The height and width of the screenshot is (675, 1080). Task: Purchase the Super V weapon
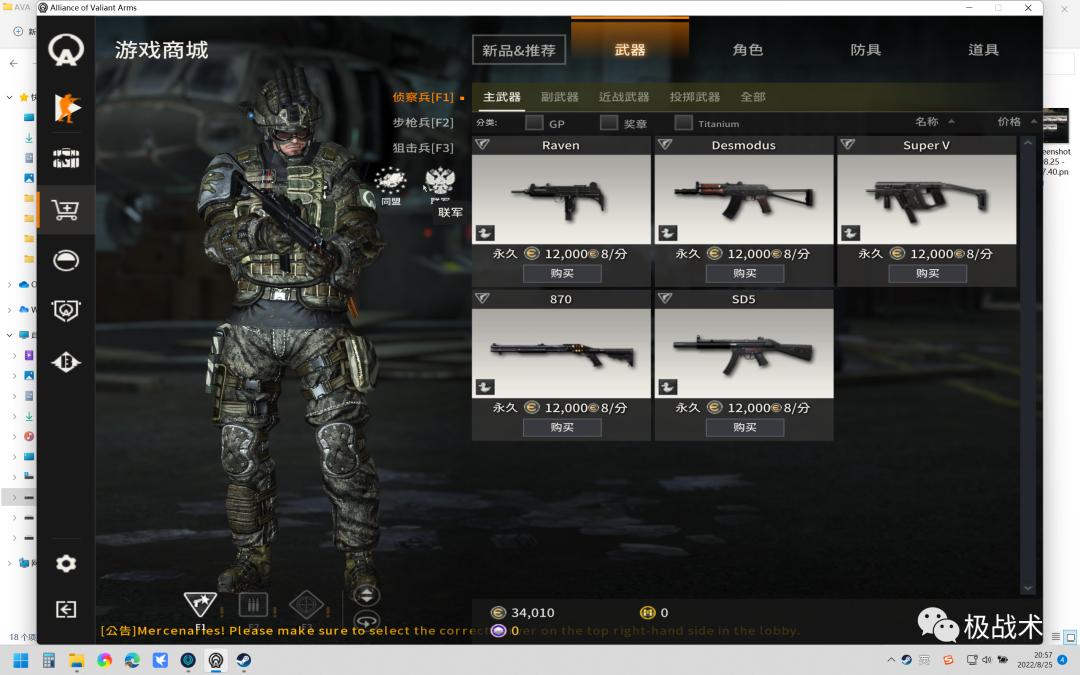pos(927,273)
